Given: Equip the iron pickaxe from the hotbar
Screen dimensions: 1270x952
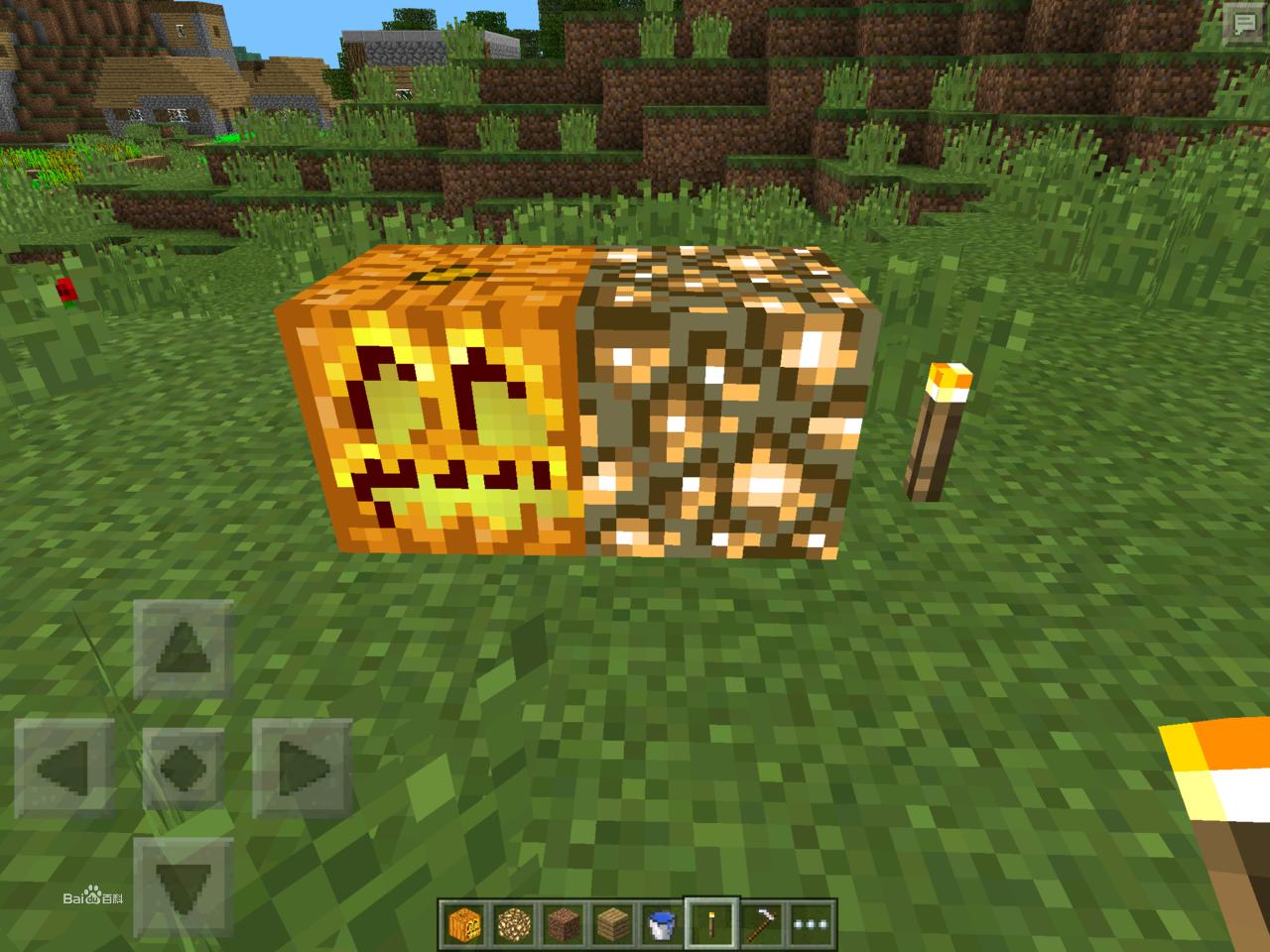Looking at the screenshot, I should (x=762, y=924).
